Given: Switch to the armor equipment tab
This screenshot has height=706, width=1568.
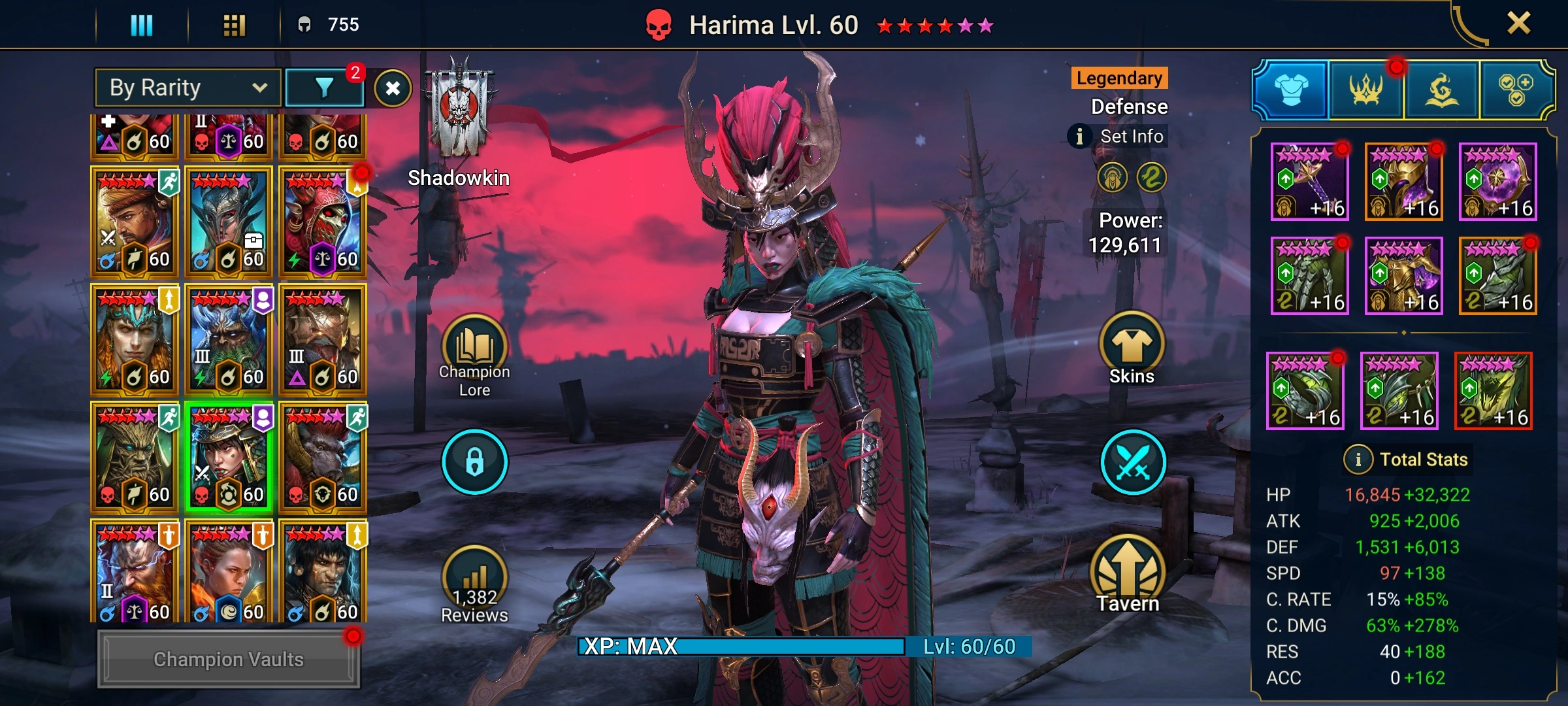Looking at the screenshot, I should tap(1291, 90).
